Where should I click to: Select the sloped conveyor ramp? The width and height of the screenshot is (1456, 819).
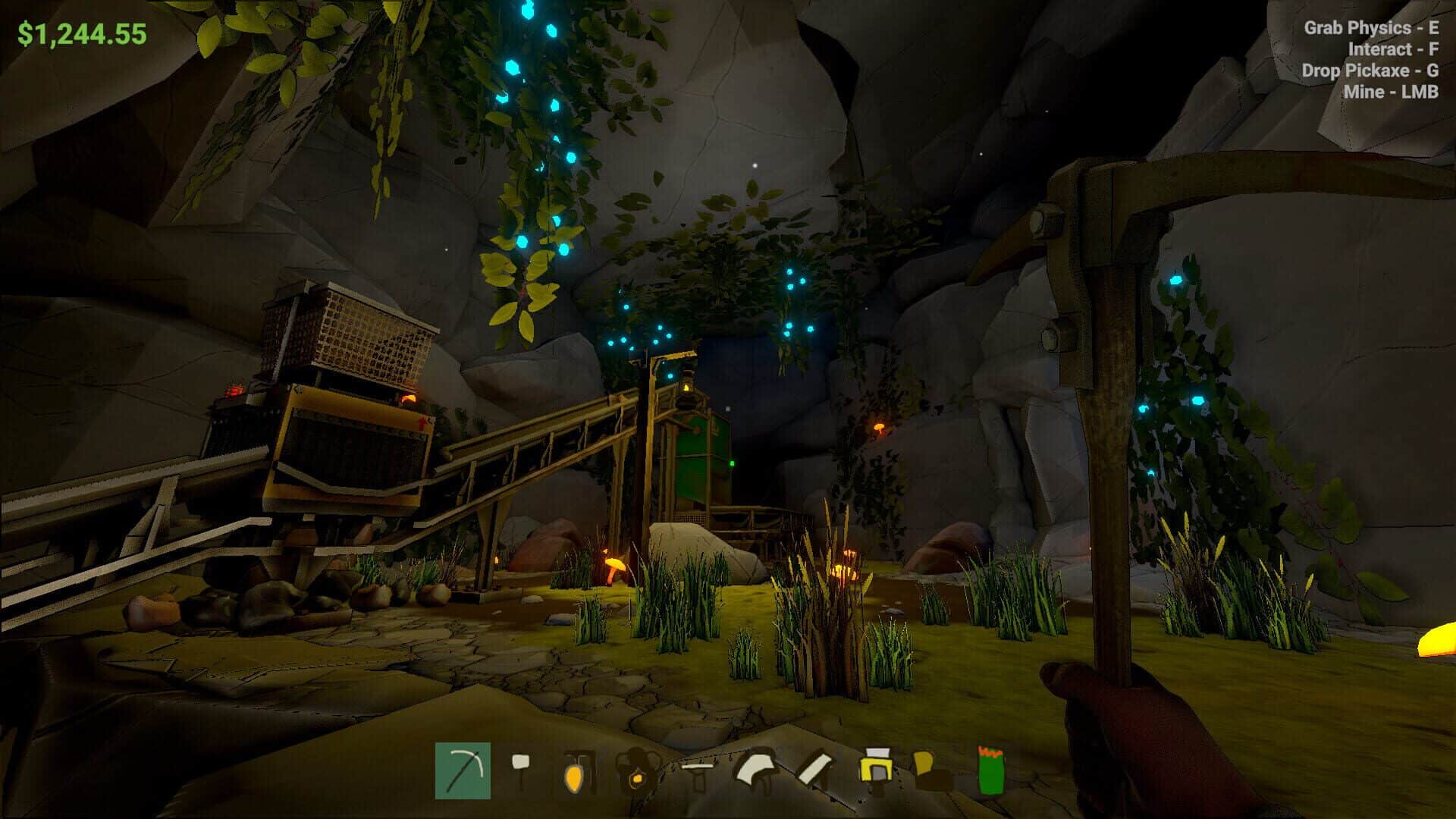pos(816,770)
